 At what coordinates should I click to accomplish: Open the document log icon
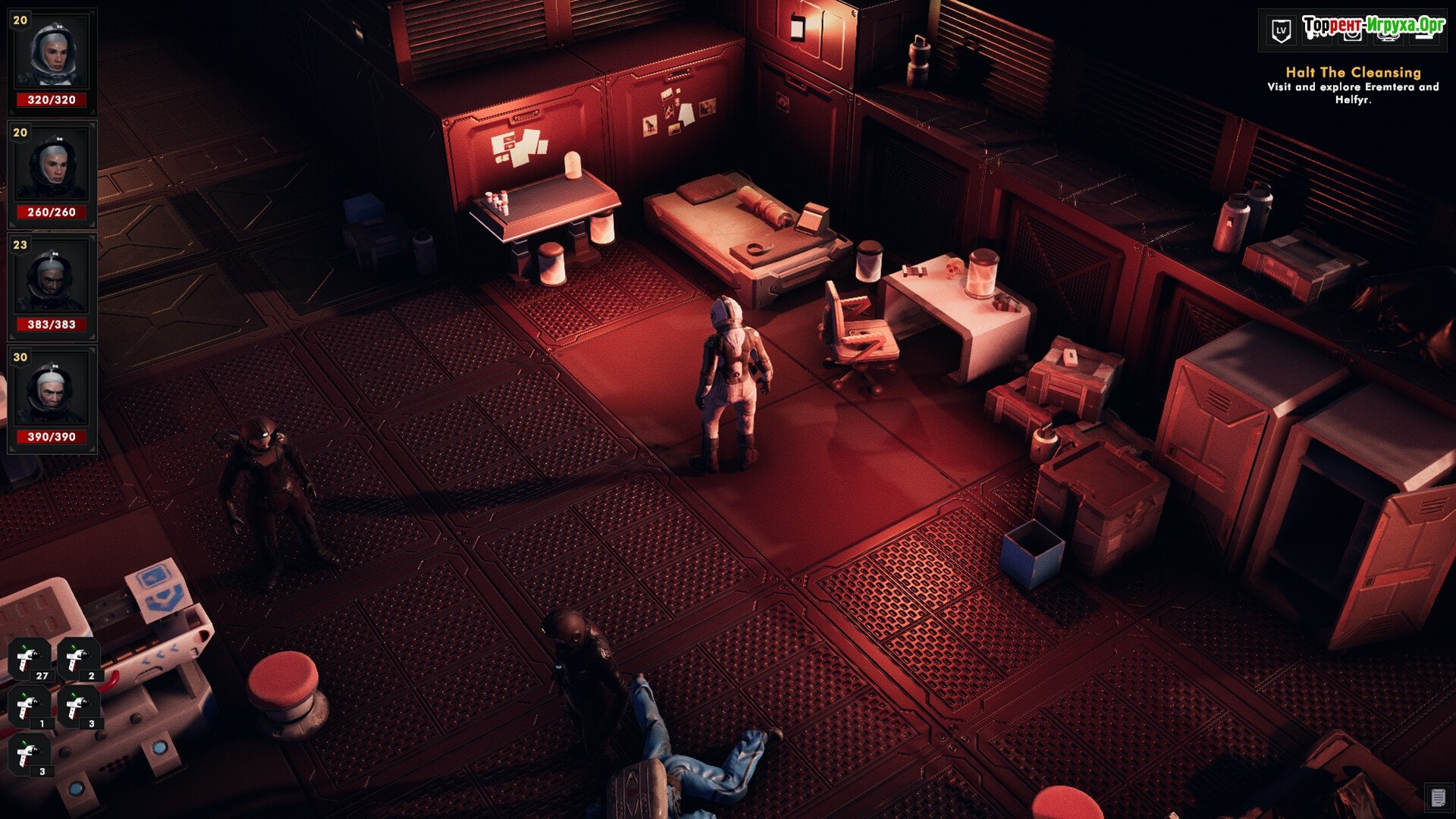1437,797
